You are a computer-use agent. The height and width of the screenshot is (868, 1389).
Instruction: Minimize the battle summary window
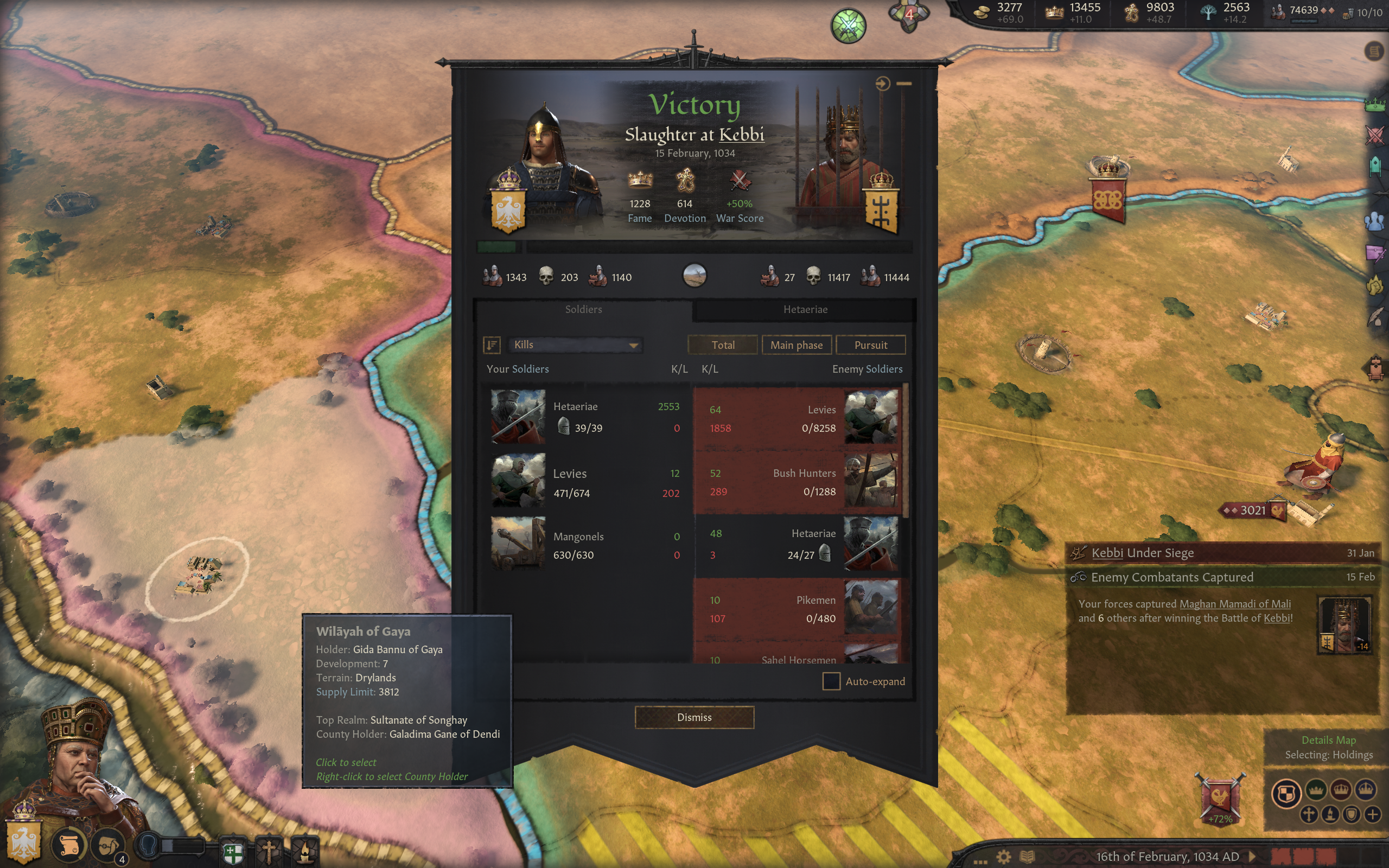(904, 84)
